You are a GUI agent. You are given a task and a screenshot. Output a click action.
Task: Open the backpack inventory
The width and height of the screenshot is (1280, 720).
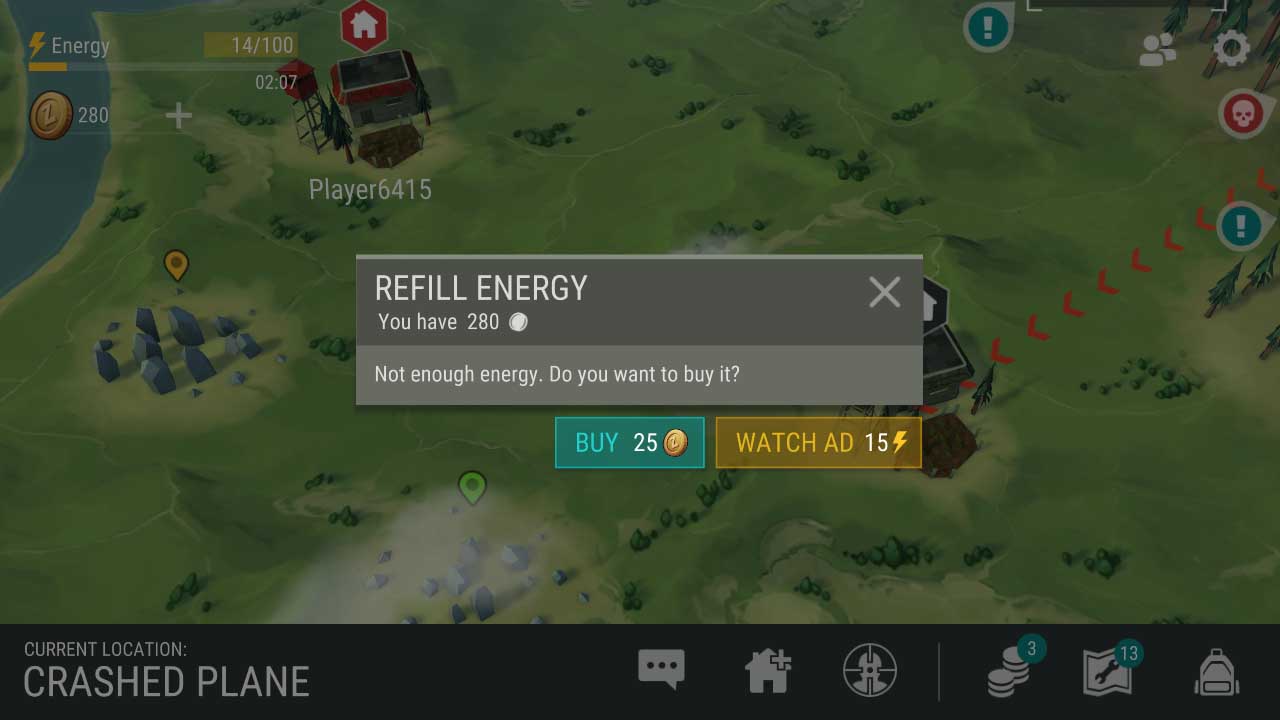tap(1215, 671)
